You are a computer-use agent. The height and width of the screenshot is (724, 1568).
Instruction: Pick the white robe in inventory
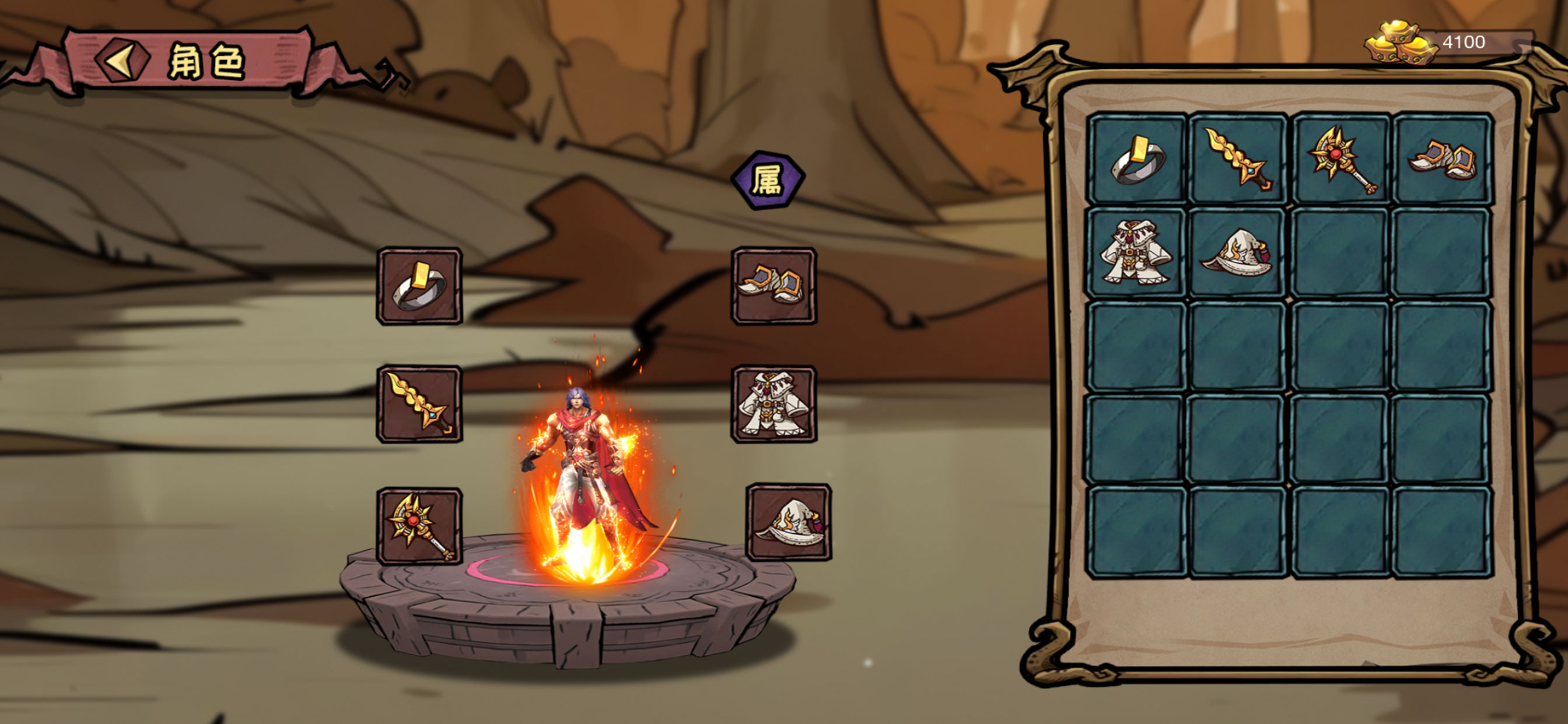[1137, 253]
